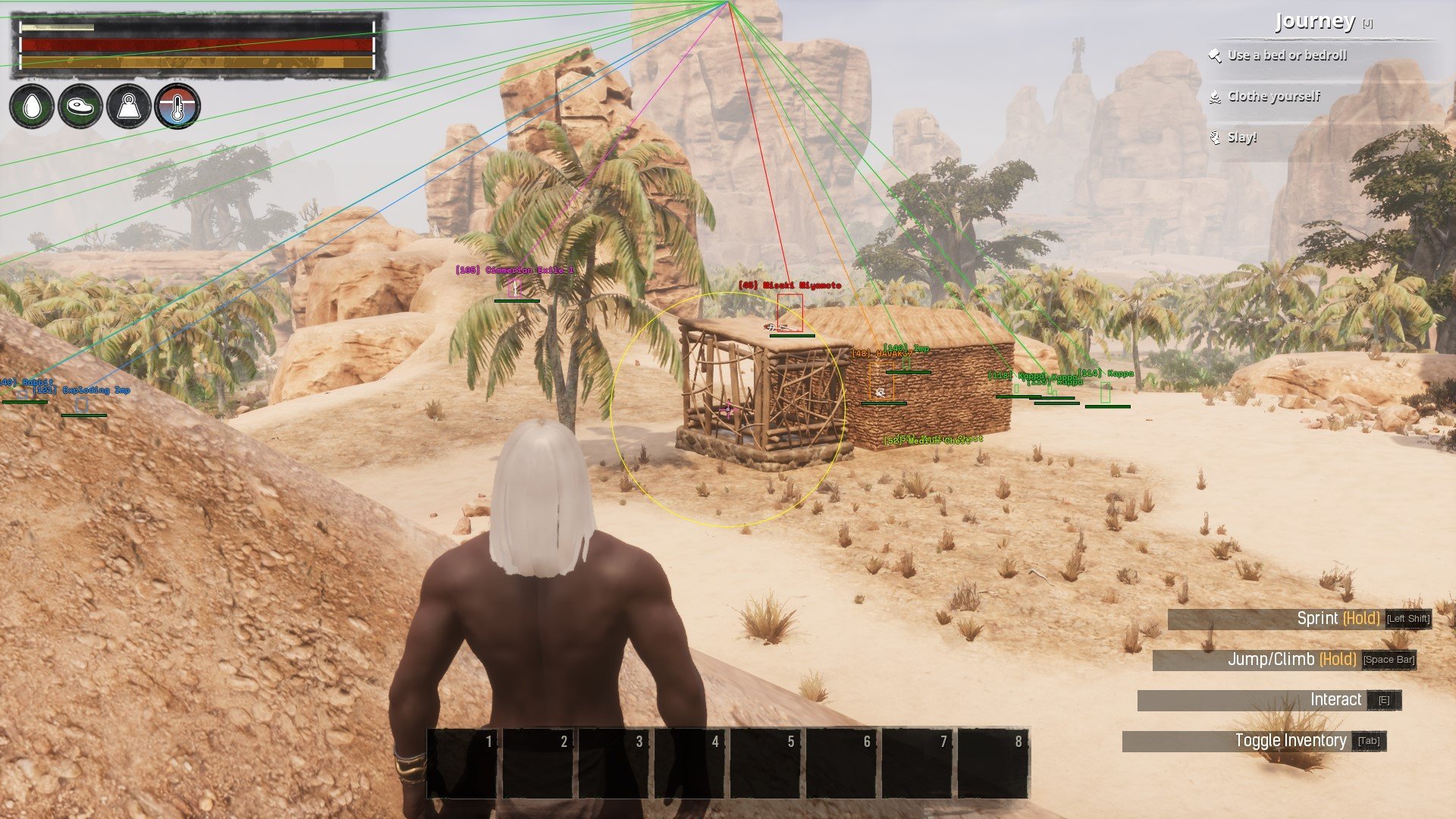
Task: Select the "Clothe yourself" journey step
Action: (1273, 96)
